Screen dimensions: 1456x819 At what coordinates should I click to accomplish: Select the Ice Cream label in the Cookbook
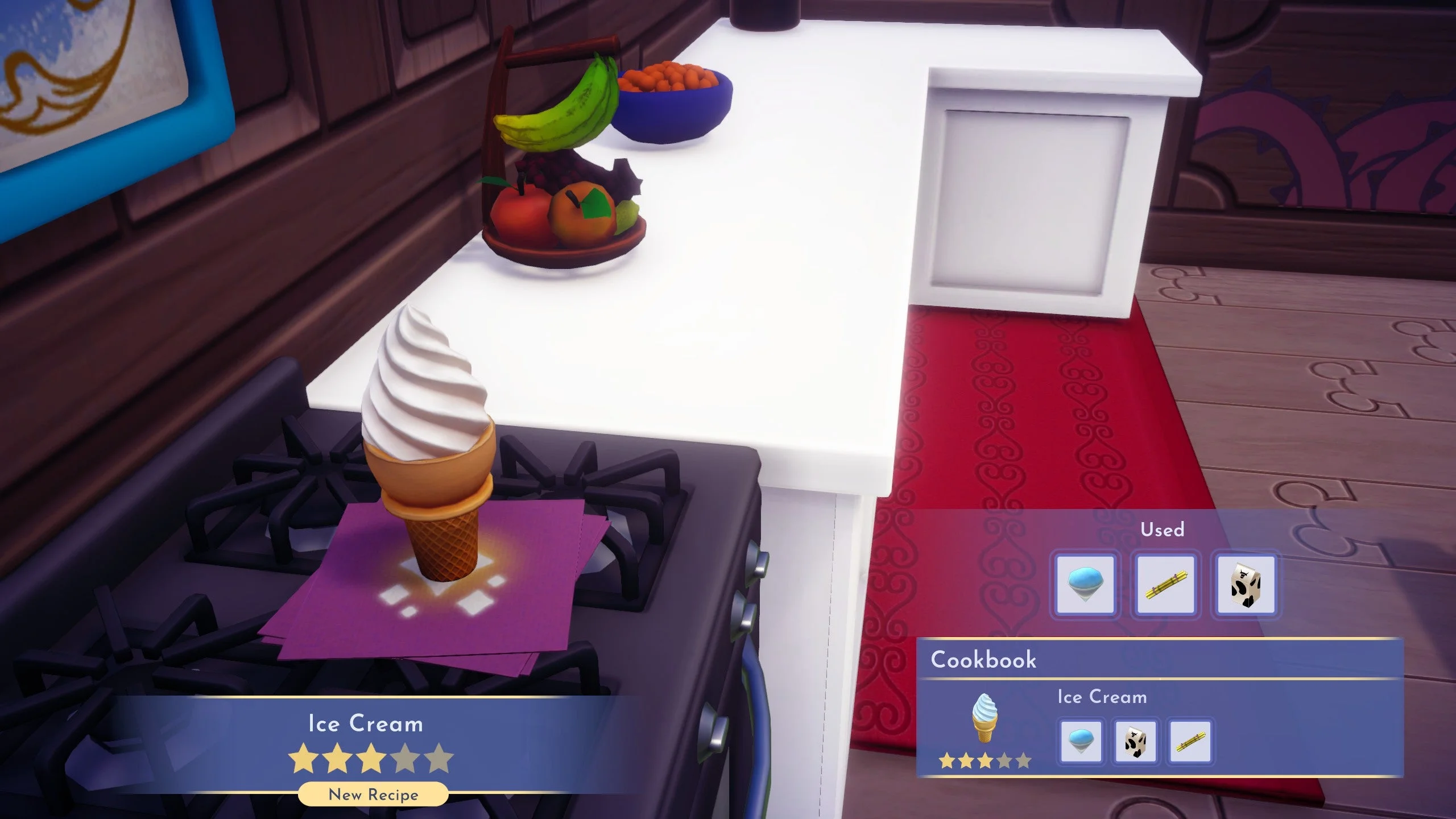1102,697
